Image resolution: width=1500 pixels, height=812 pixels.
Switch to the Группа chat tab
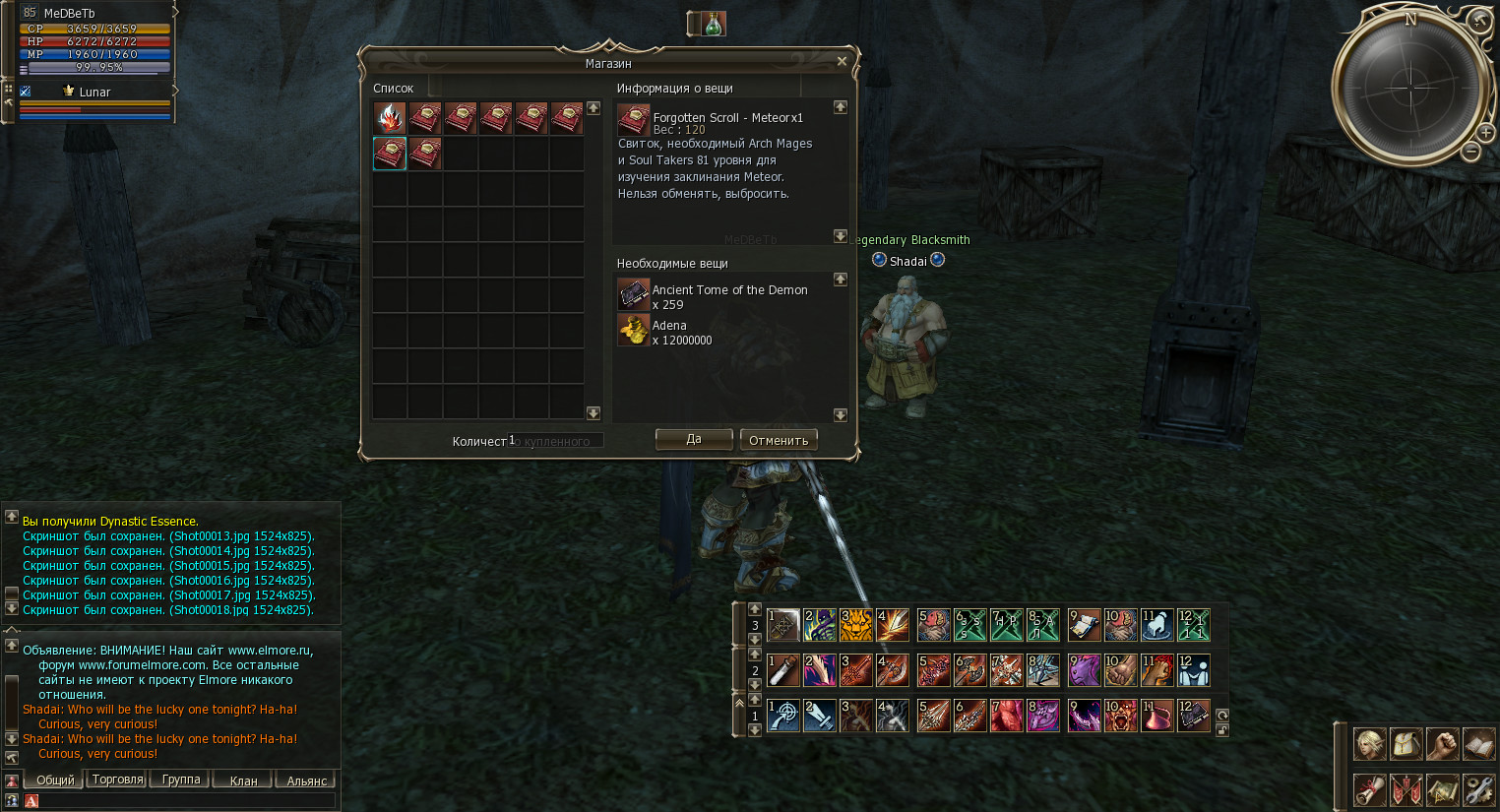[181, 780]
